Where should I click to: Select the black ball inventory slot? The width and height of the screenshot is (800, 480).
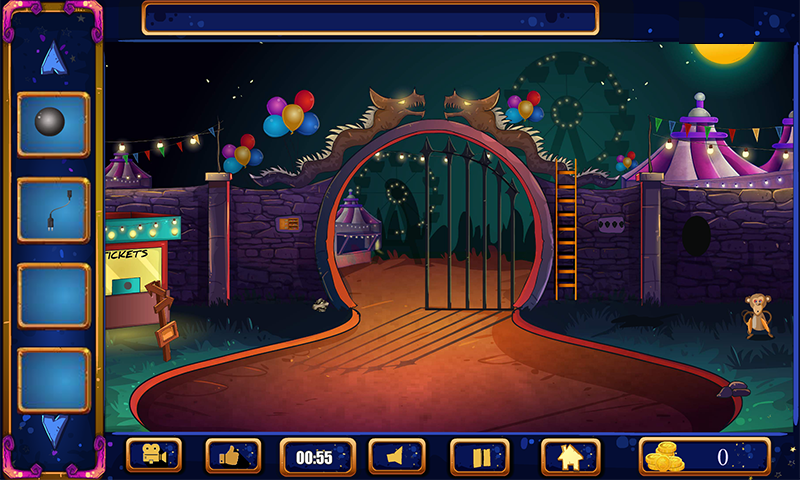53,125
